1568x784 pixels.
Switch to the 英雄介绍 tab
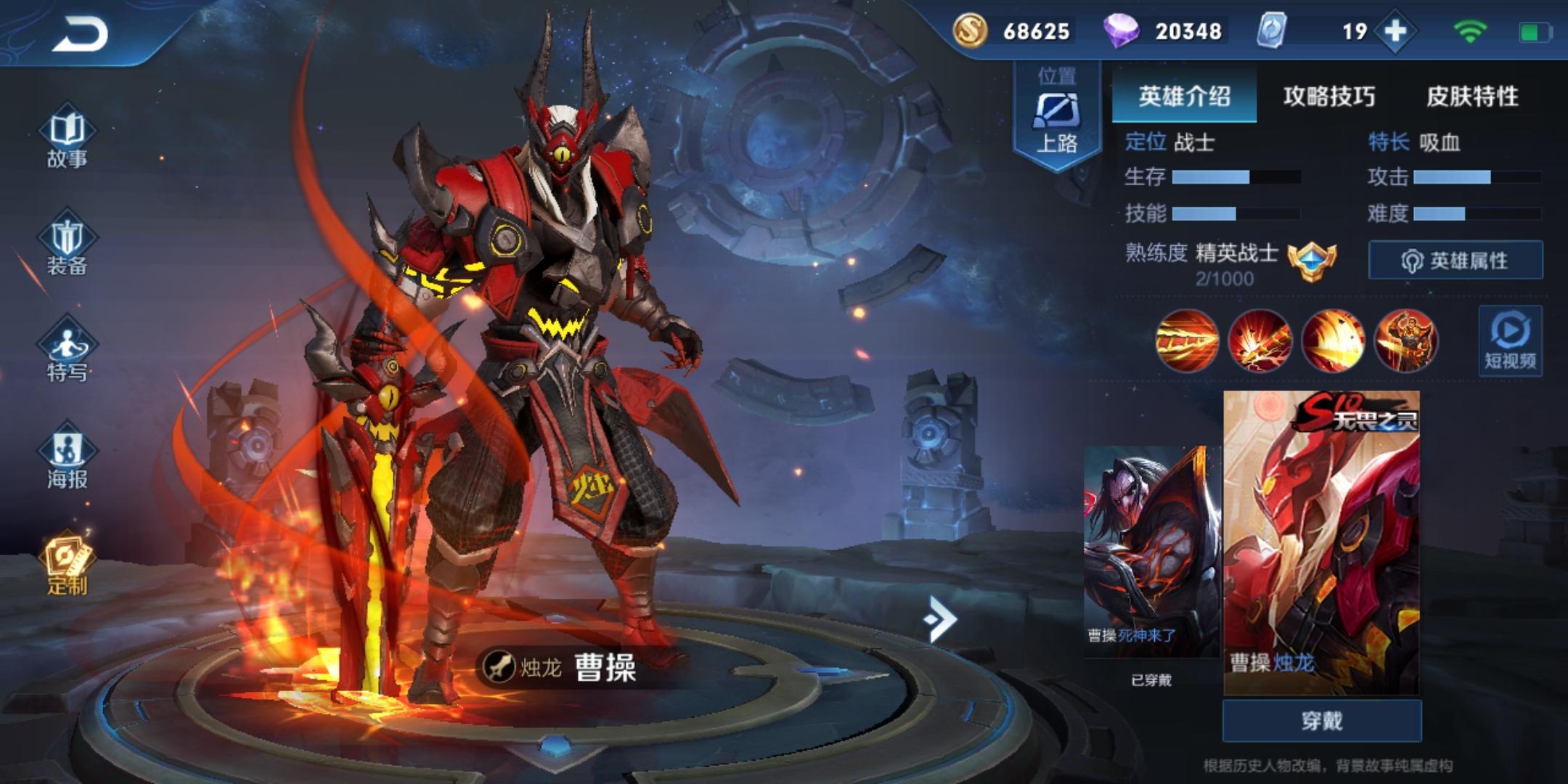click(1184, 96)
